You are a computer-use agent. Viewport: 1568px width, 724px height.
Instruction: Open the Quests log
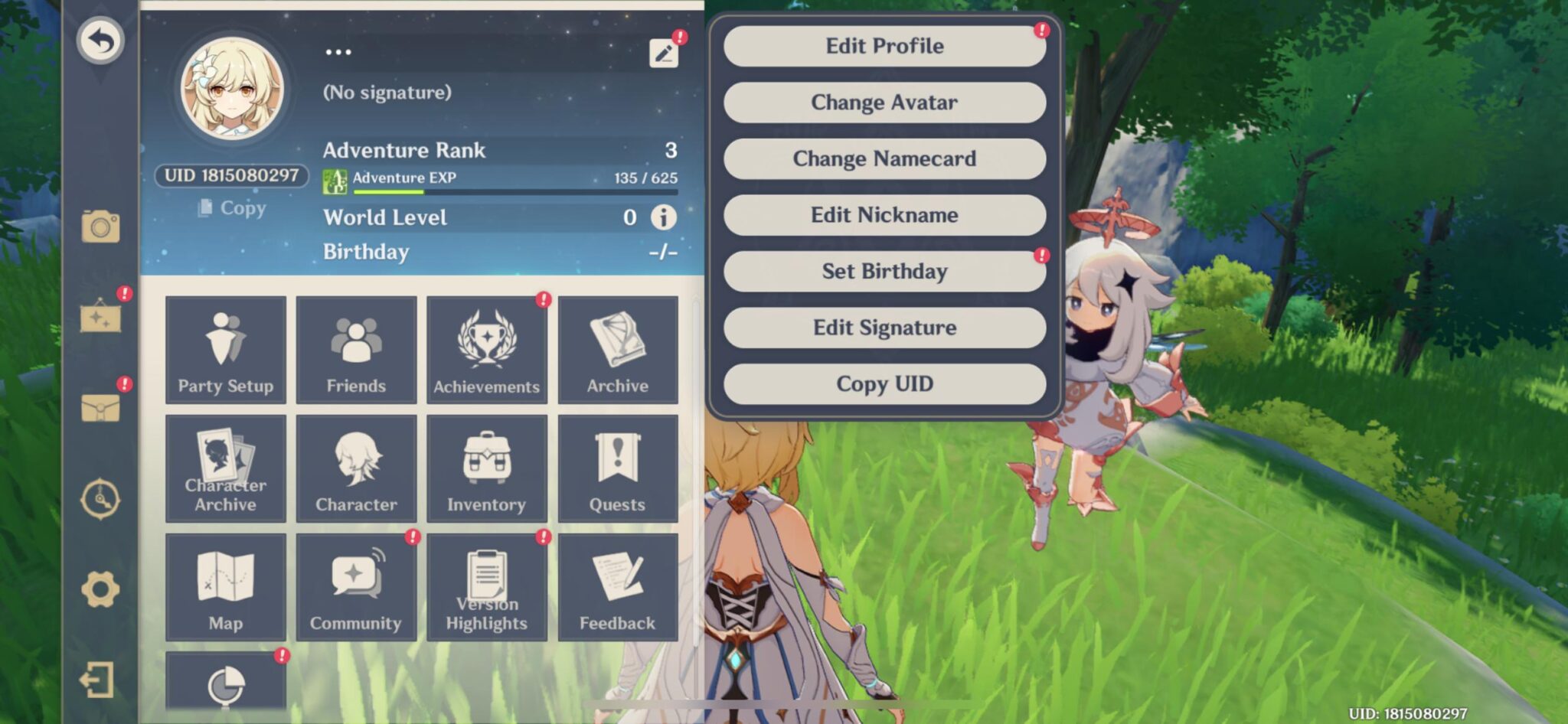pyautogui.click(x=618, y=468)
